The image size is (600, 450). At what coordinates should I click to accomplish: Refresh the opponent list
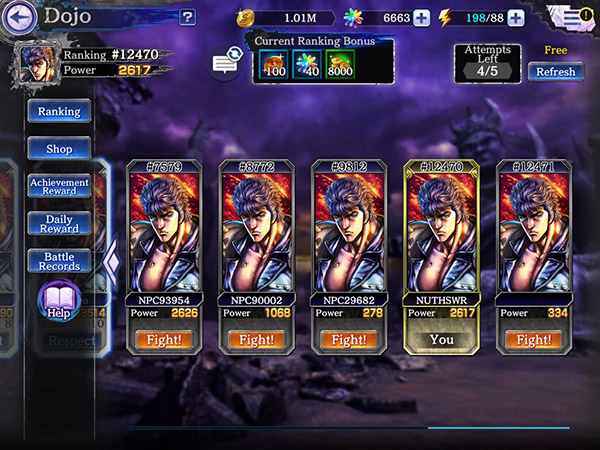click(x=555, y=71)
